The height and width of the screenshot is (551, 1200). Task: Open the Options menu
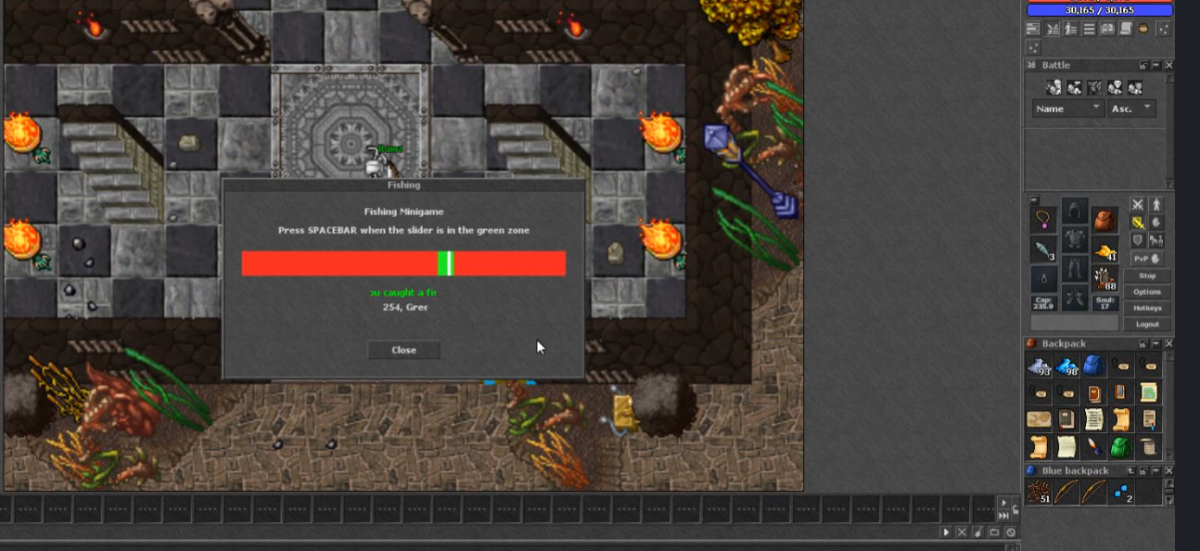pos(1147,292)
